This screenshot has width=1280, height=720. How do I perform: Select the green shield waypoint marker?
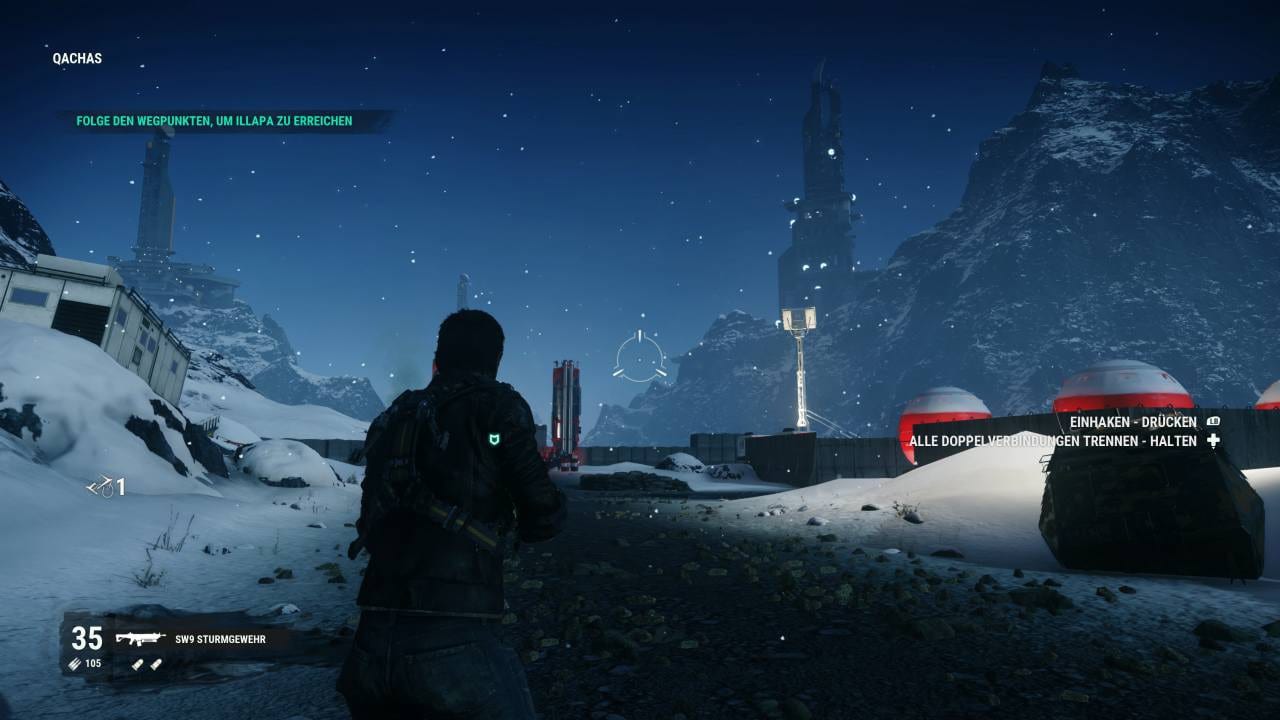494,438
